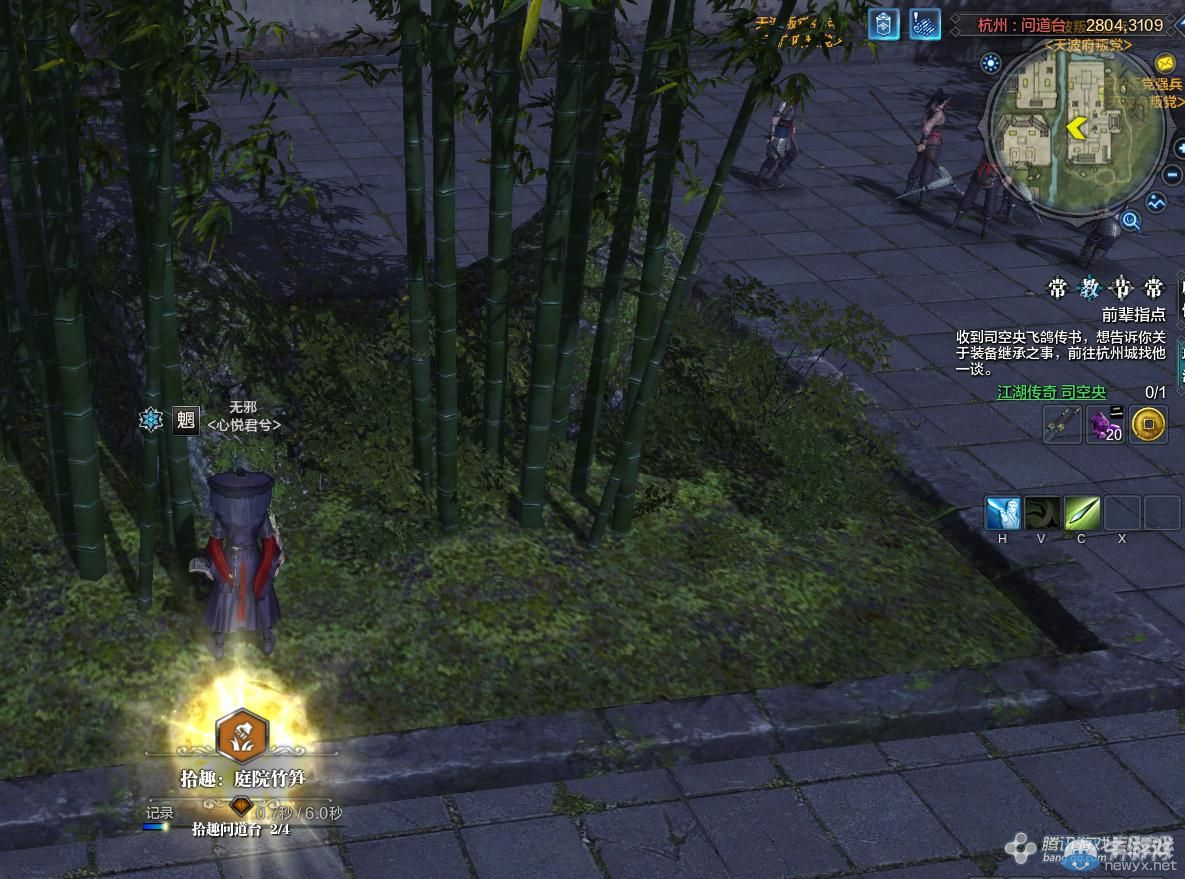The height and width of the screenshot is (879, 1185).
Task: Click the wavy line icon beside the minimap
Action: click(x=1157, y=203)
